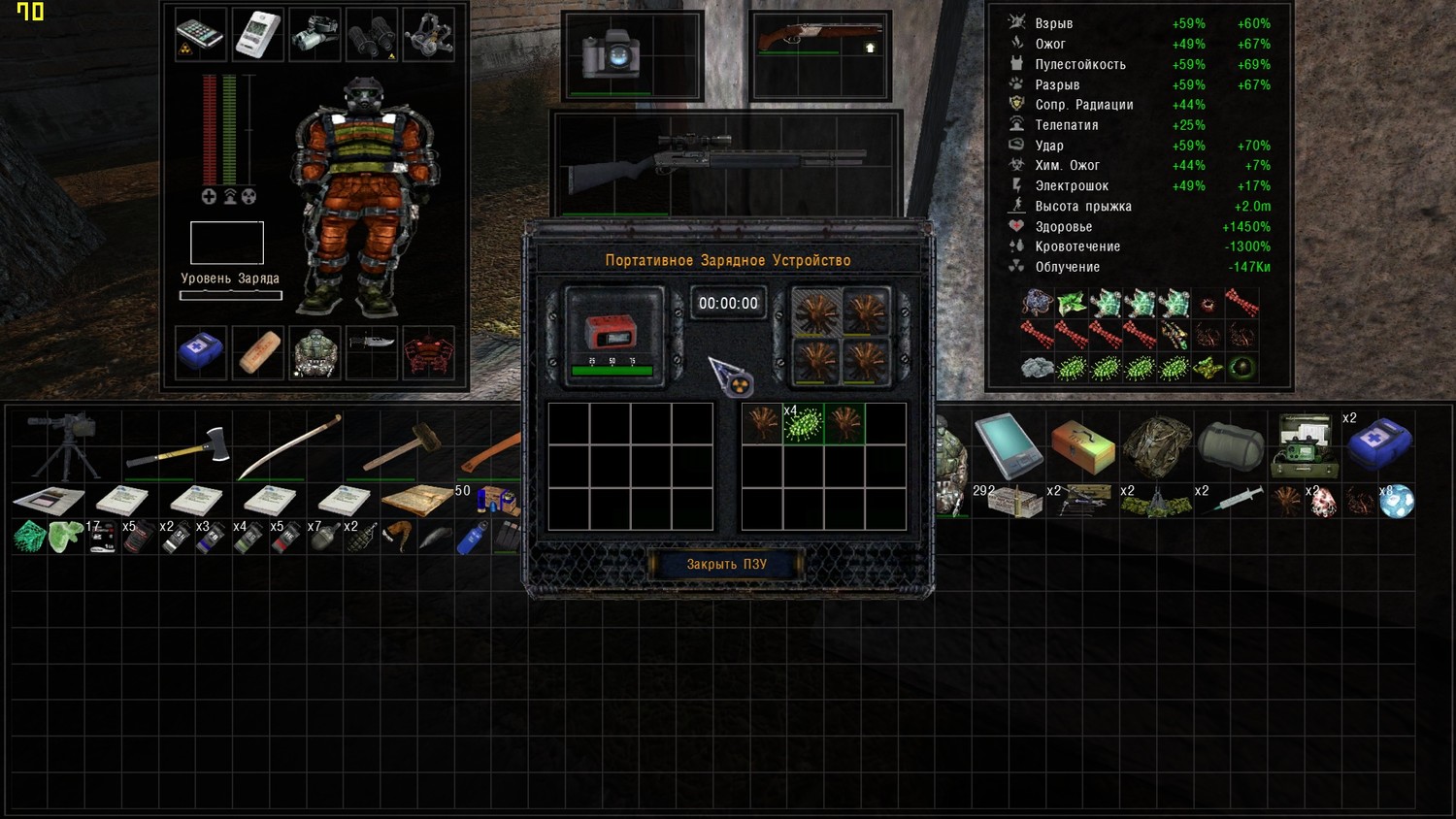Pick the green artifact stack marked x4
Image resolution: width=1456 pixels, height=819 pixels.
coord(804,424)
